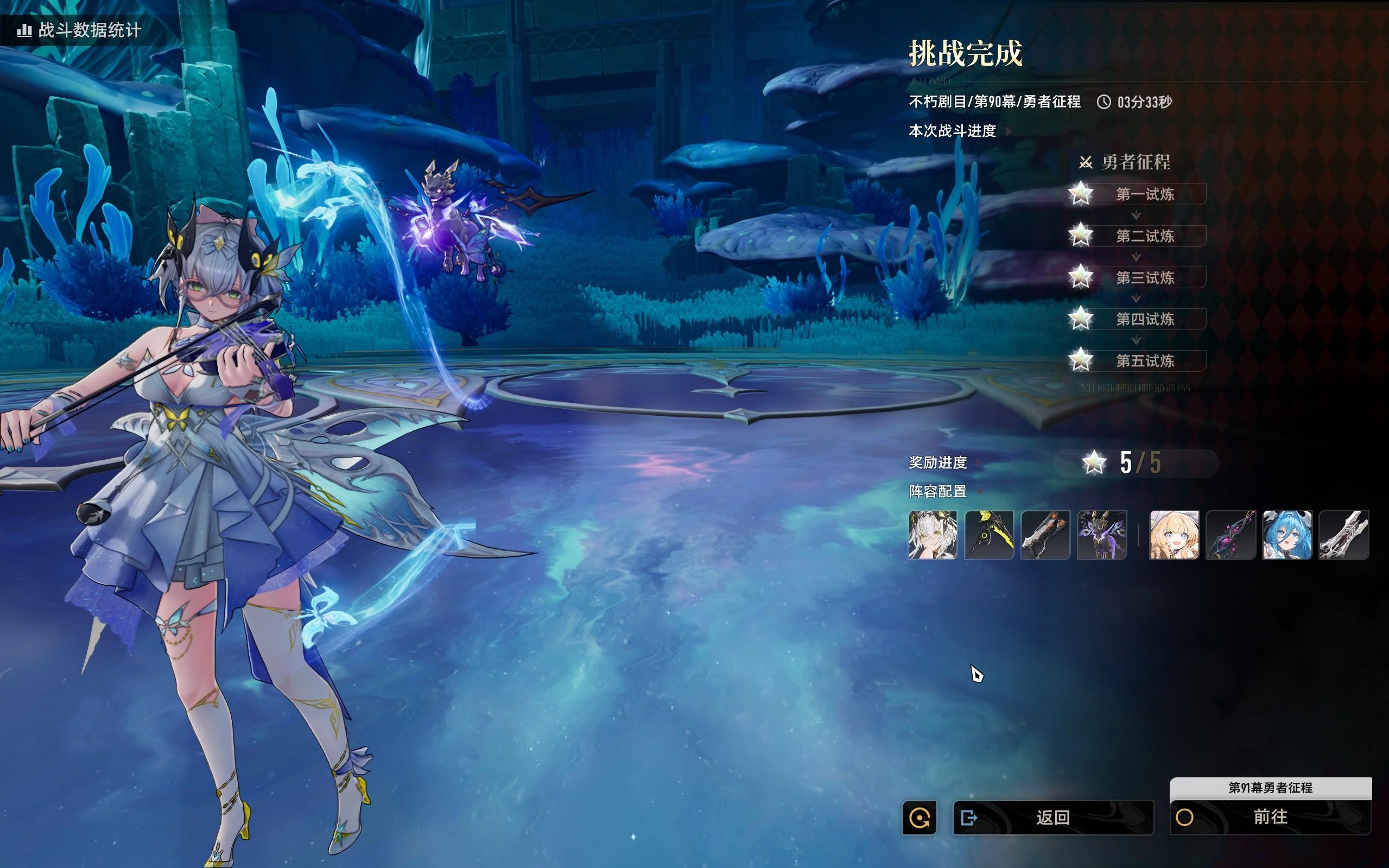The height and width of the screenshot is (868, 1389).
Task: Select the 第五试炼 trial row
Action: (1145, 361)
